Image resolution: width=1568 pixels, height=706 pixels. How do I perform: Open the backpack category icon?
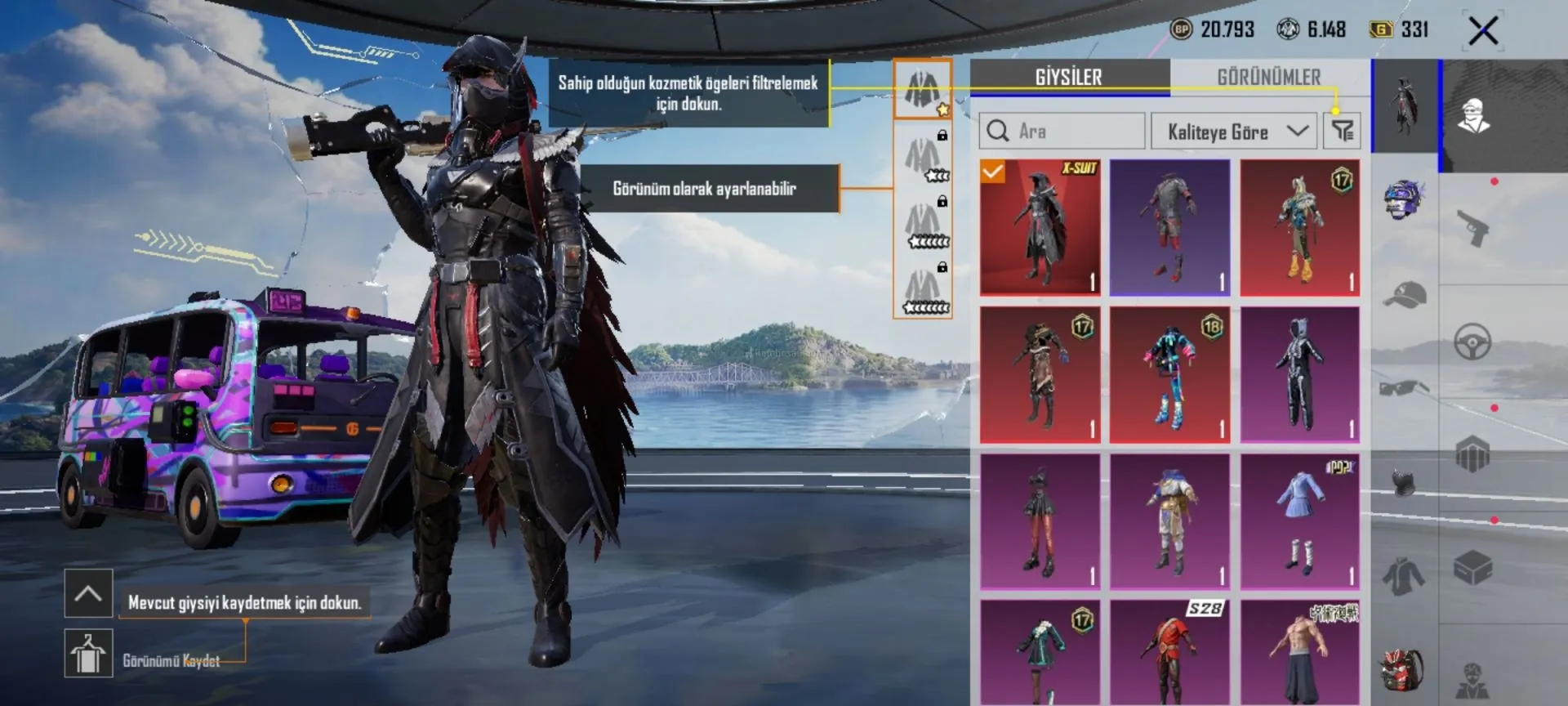point(1404,670)
